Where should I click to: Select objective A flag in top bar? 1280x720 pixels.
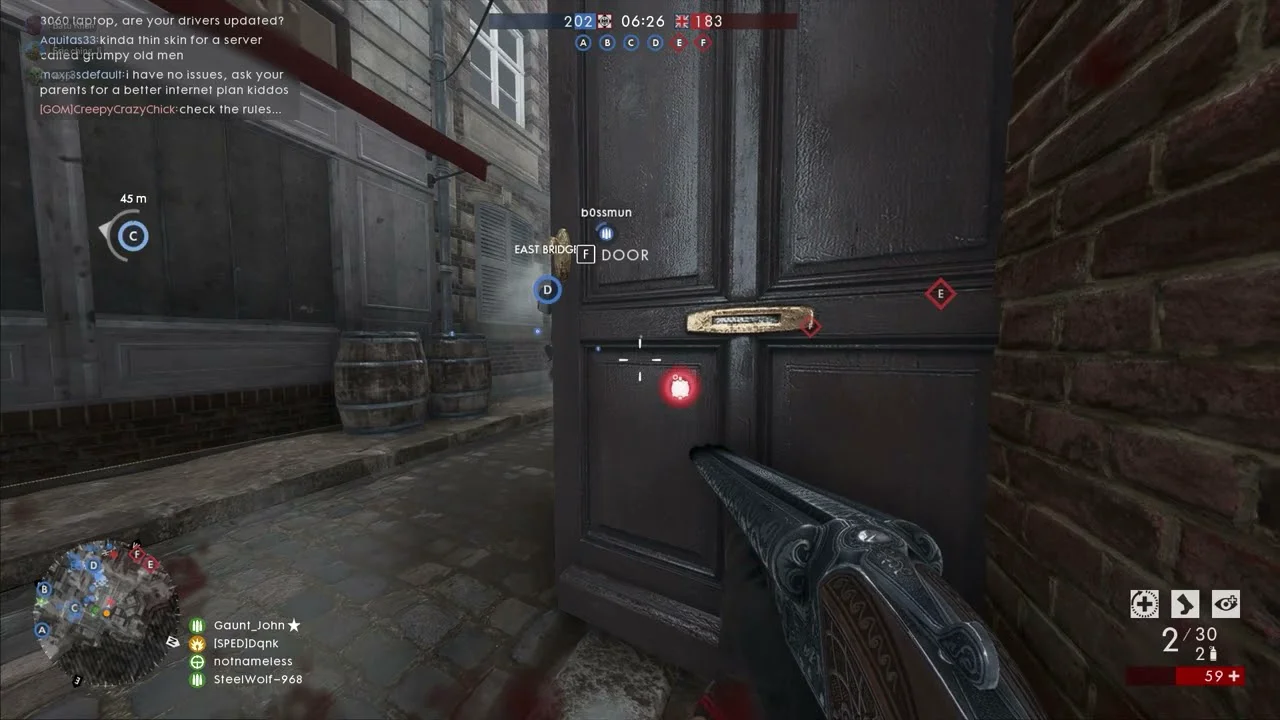click(x=583, y=42)
